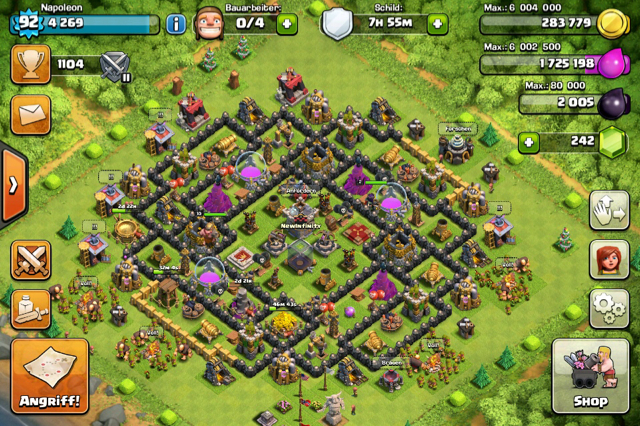Start an attack with the Angriff! button

[48, 375]
